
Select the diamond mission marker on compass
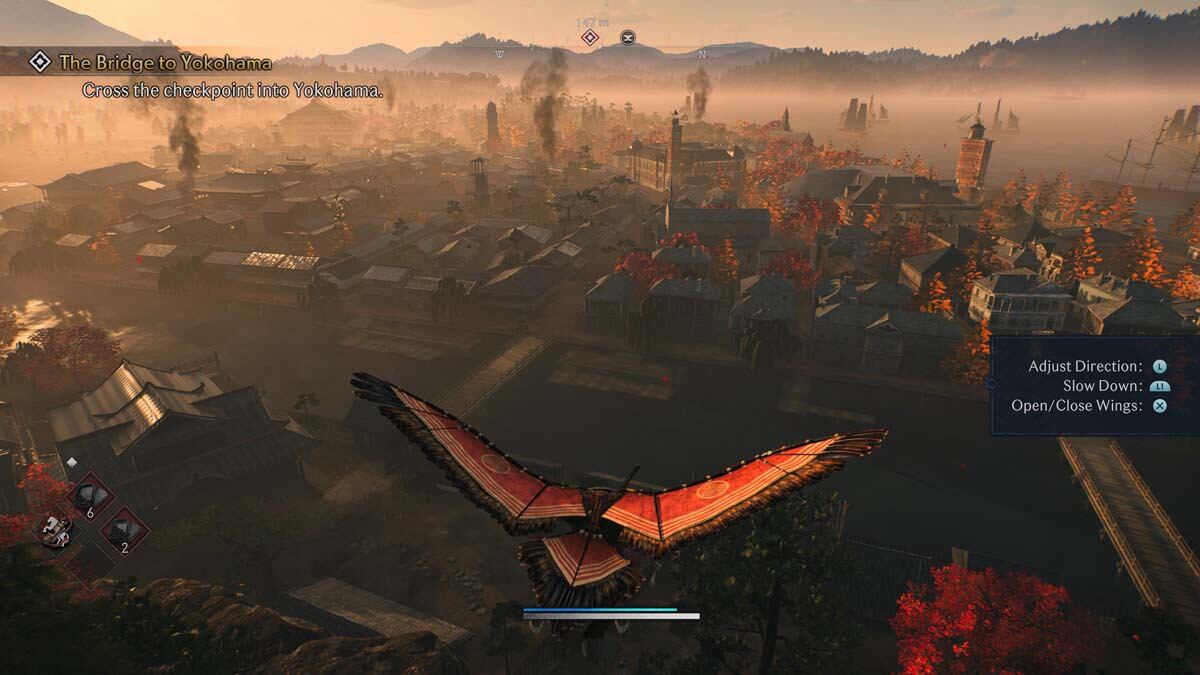click(x=590, y=38)
